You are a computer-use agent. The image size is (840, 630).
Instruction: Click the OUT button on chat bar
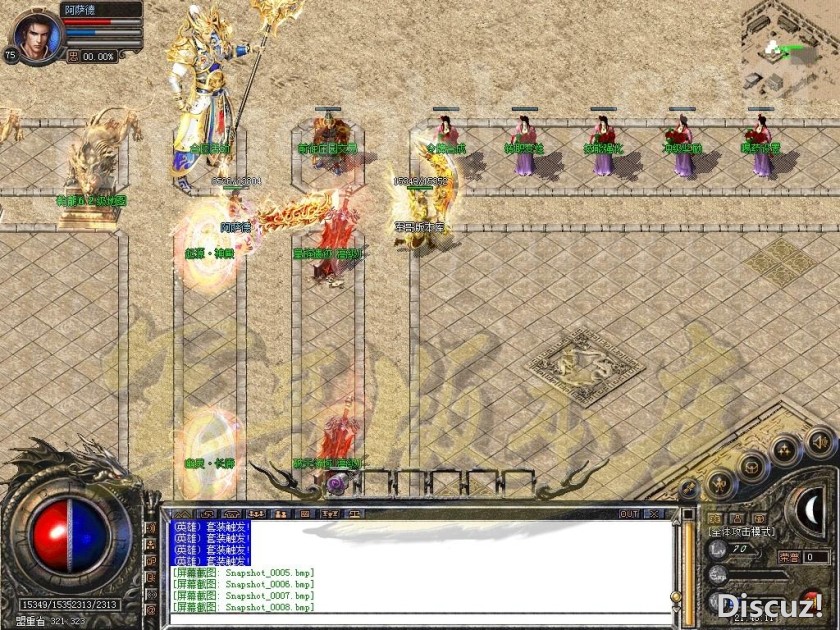pyautogui.click(x=629, y=514)
